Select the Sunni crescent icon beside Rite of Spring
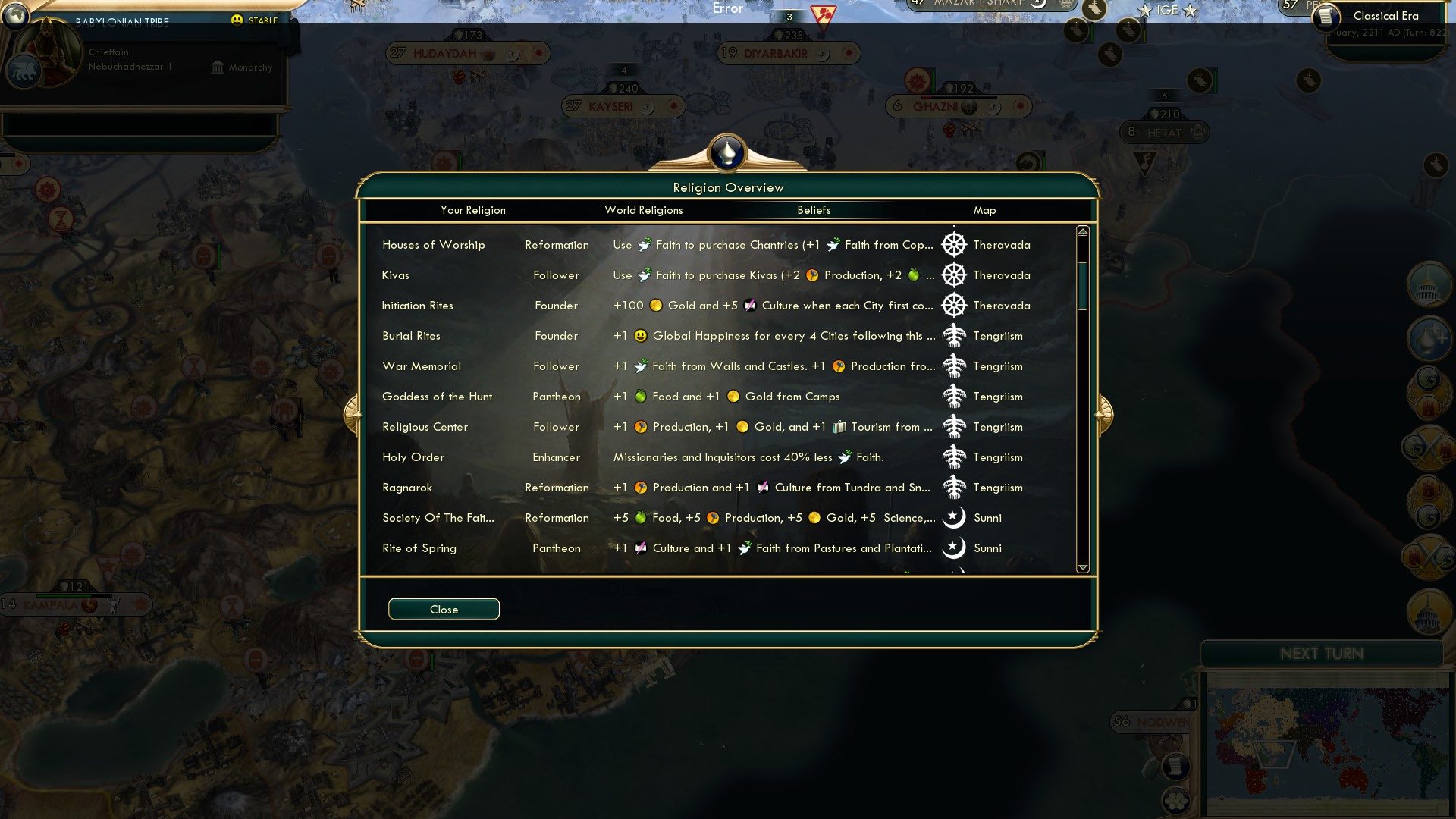 (x=954, y=548)
